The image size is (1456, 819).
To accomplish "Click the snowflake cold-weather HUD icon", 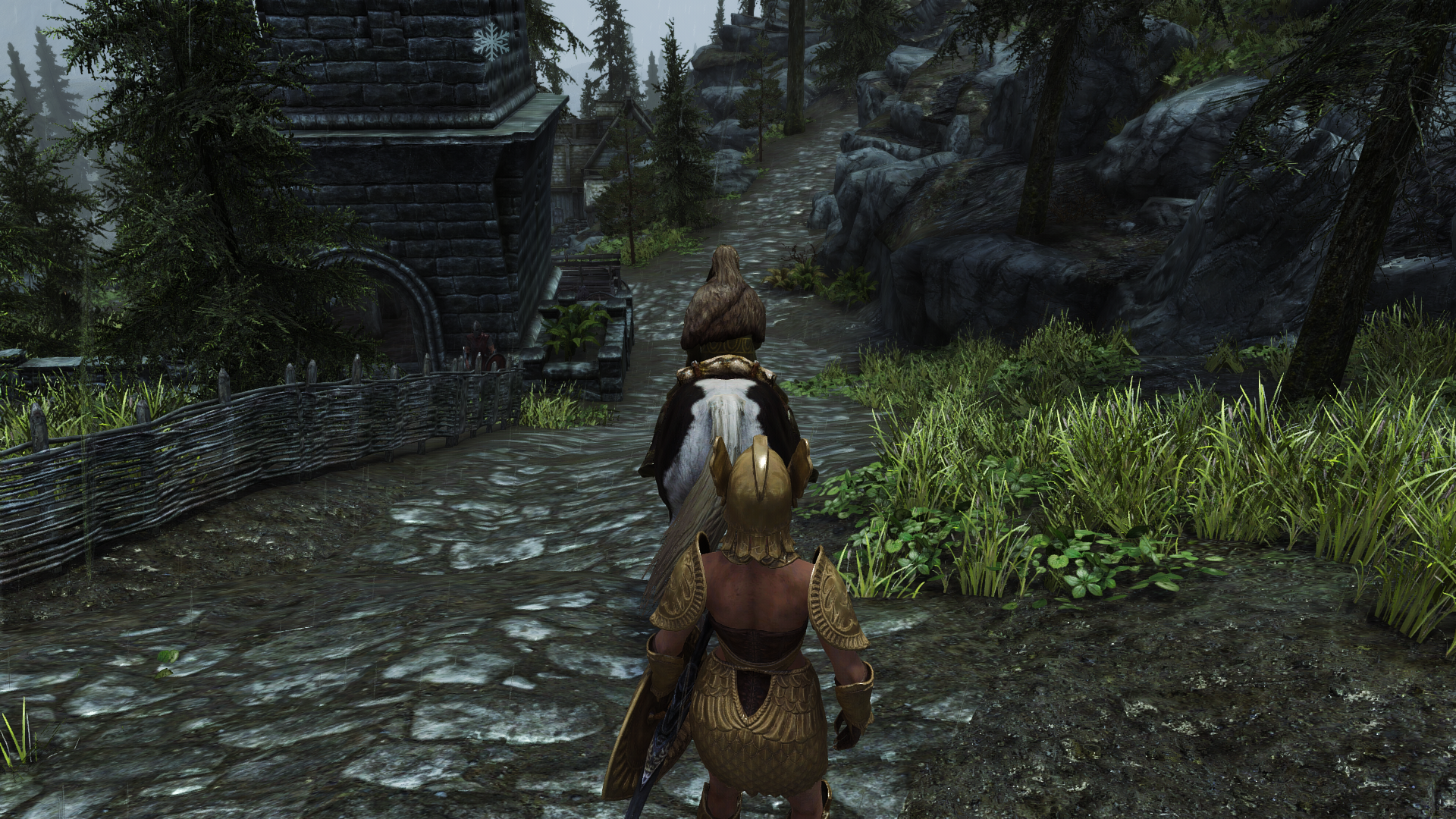I will (491, 40).
